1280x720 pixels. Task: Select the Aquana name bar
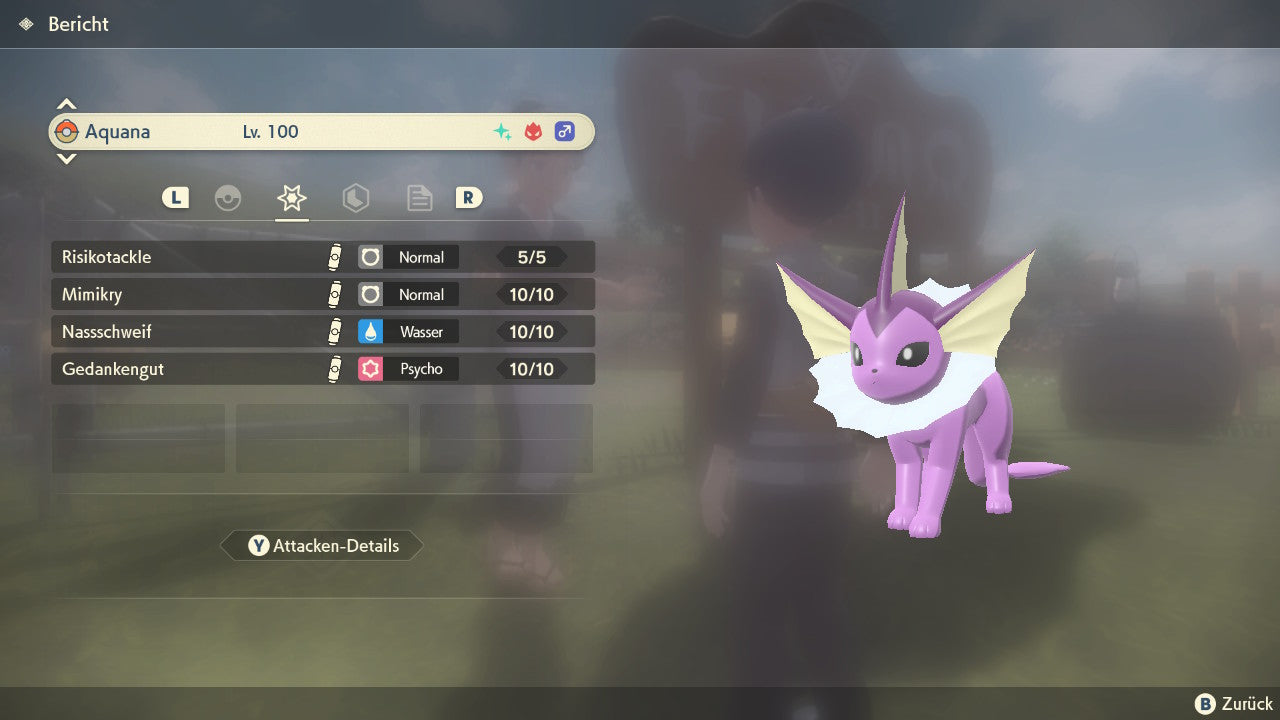[x=322, y=132]
